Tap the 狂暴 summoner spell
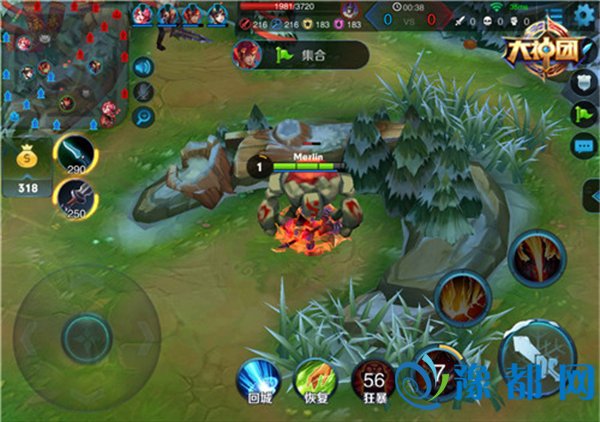This screenshot has width=600, height=422. click(372, 382)
